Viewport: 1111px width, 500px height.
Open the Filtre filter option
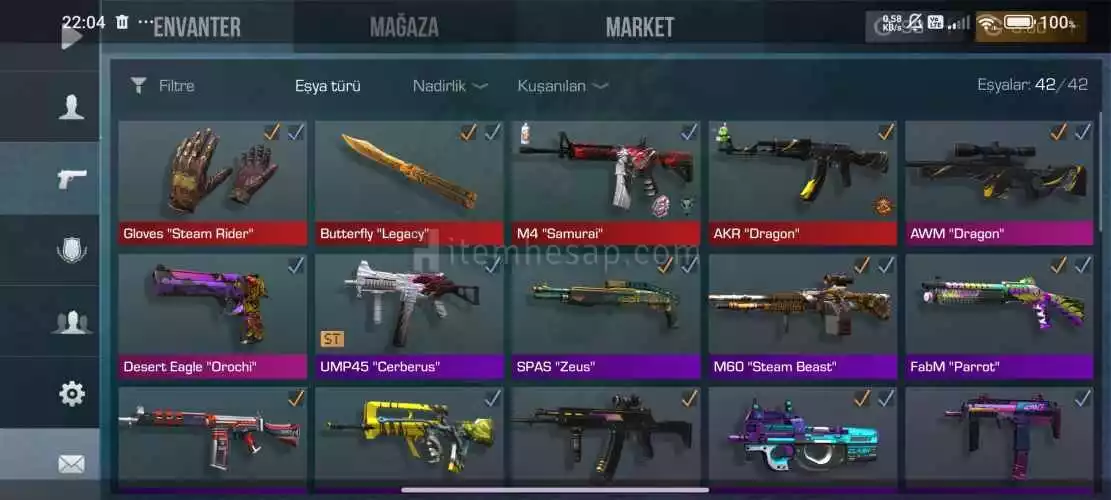point(163,86)
